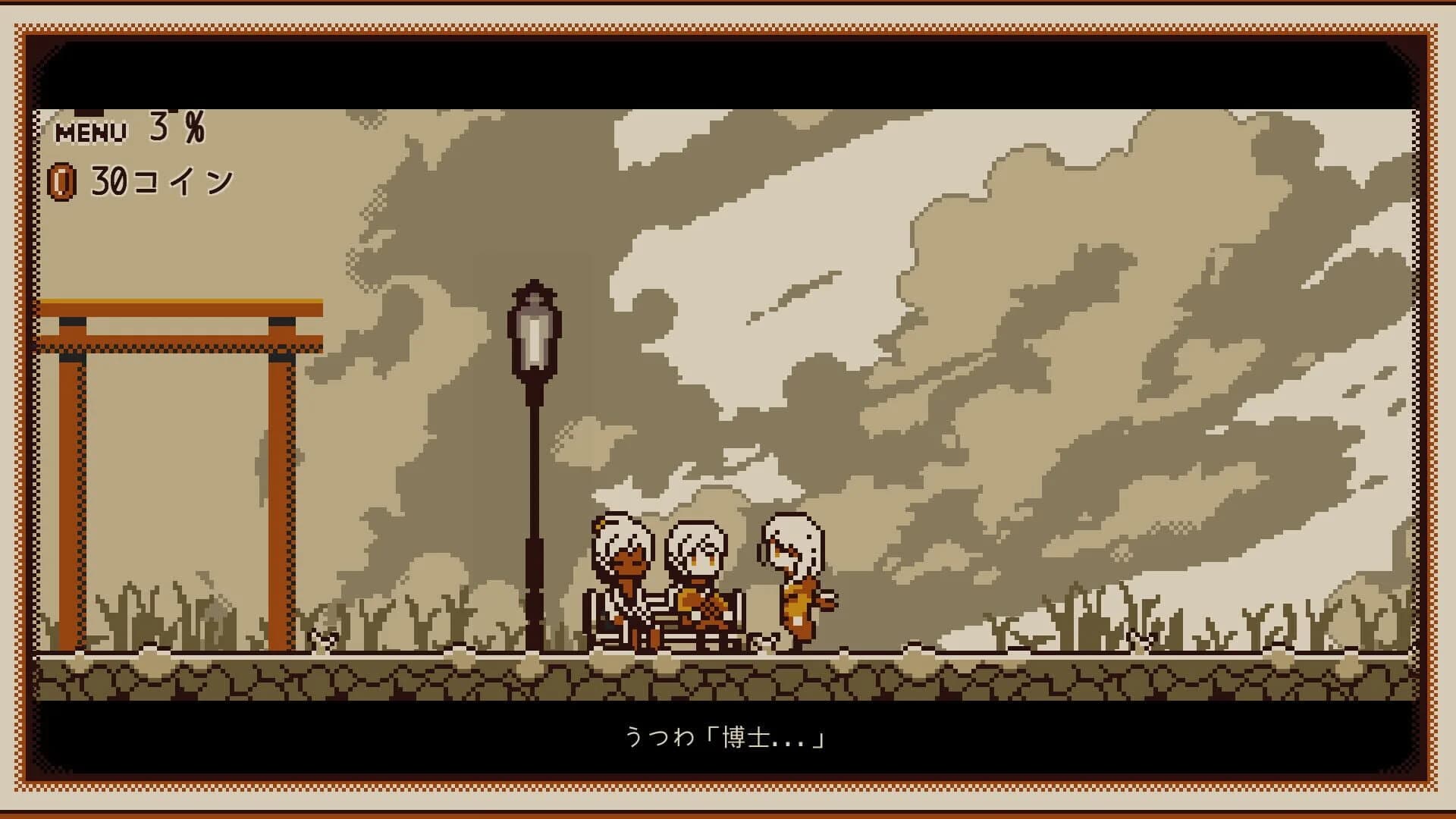
Task: Open the MENU from the HUD
Action: click(89, 130)
